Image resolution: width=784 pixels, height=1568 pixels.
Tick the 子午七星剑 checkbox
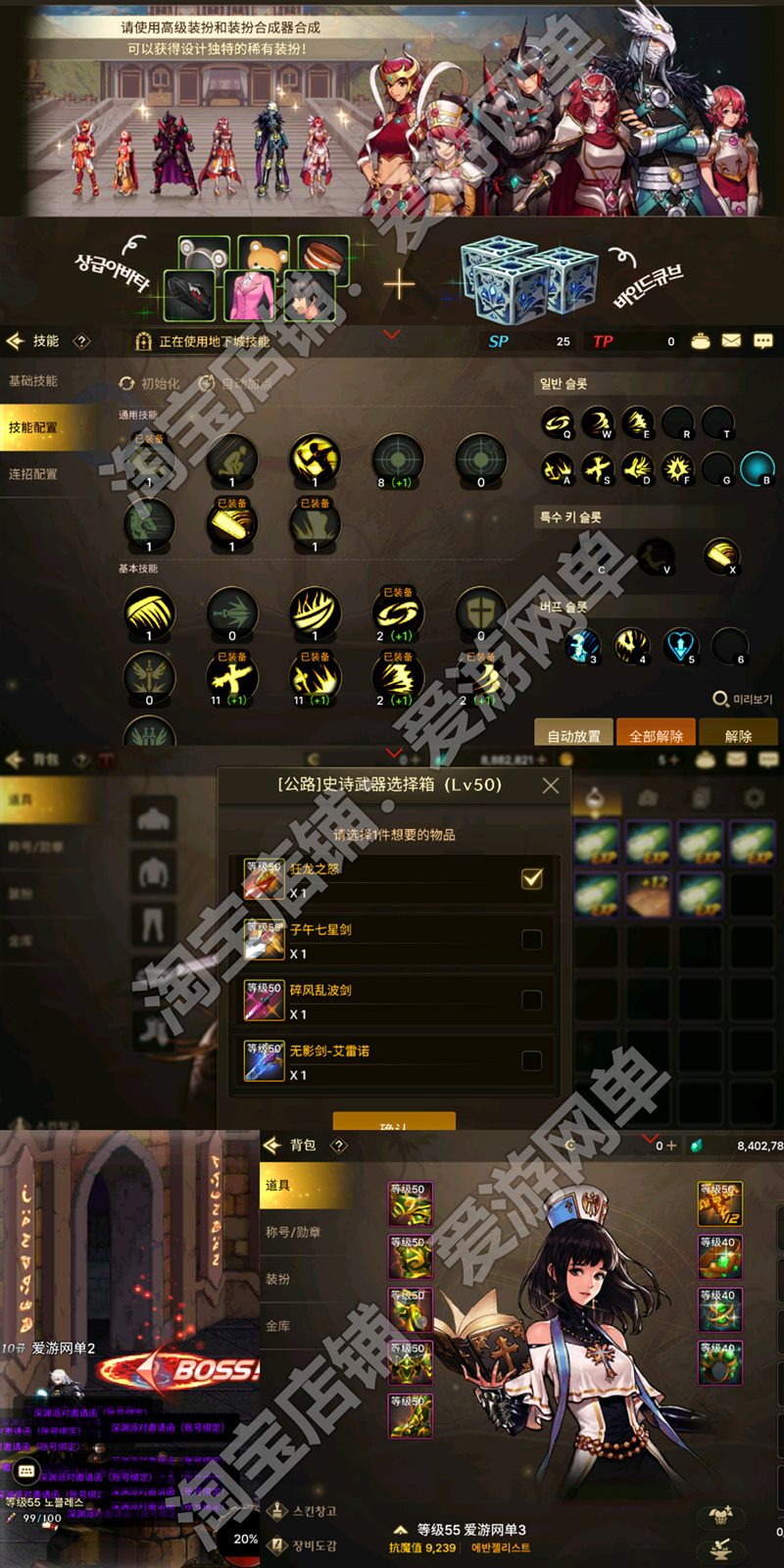532,940
